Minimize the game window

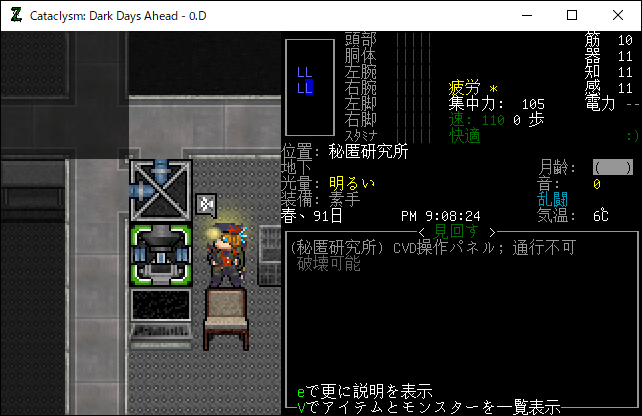pos(526,15)
